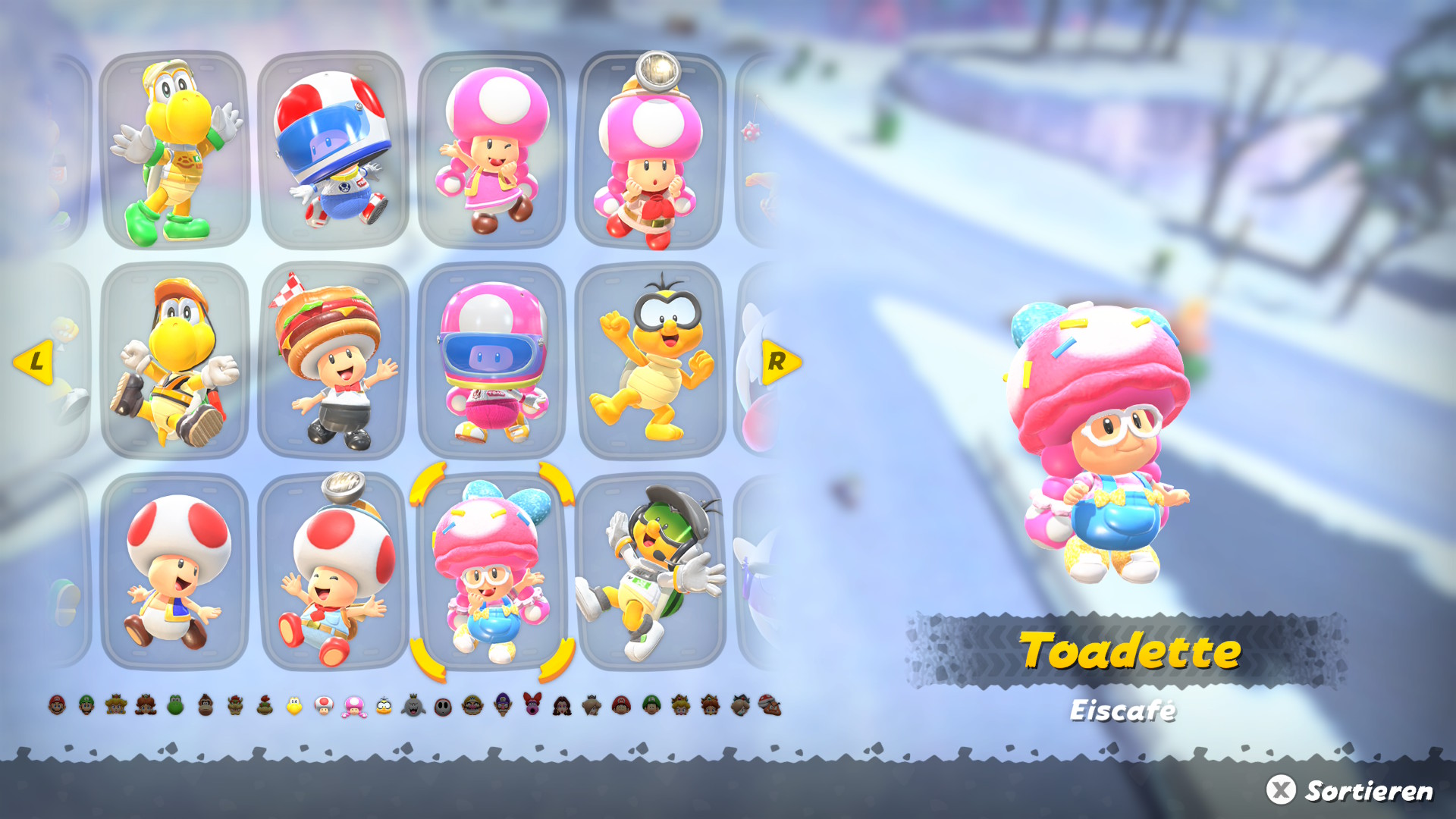Pick the winking default Toadette tile
The image size is (1456, 819).
pyautogui.click(x=492, y=150)
